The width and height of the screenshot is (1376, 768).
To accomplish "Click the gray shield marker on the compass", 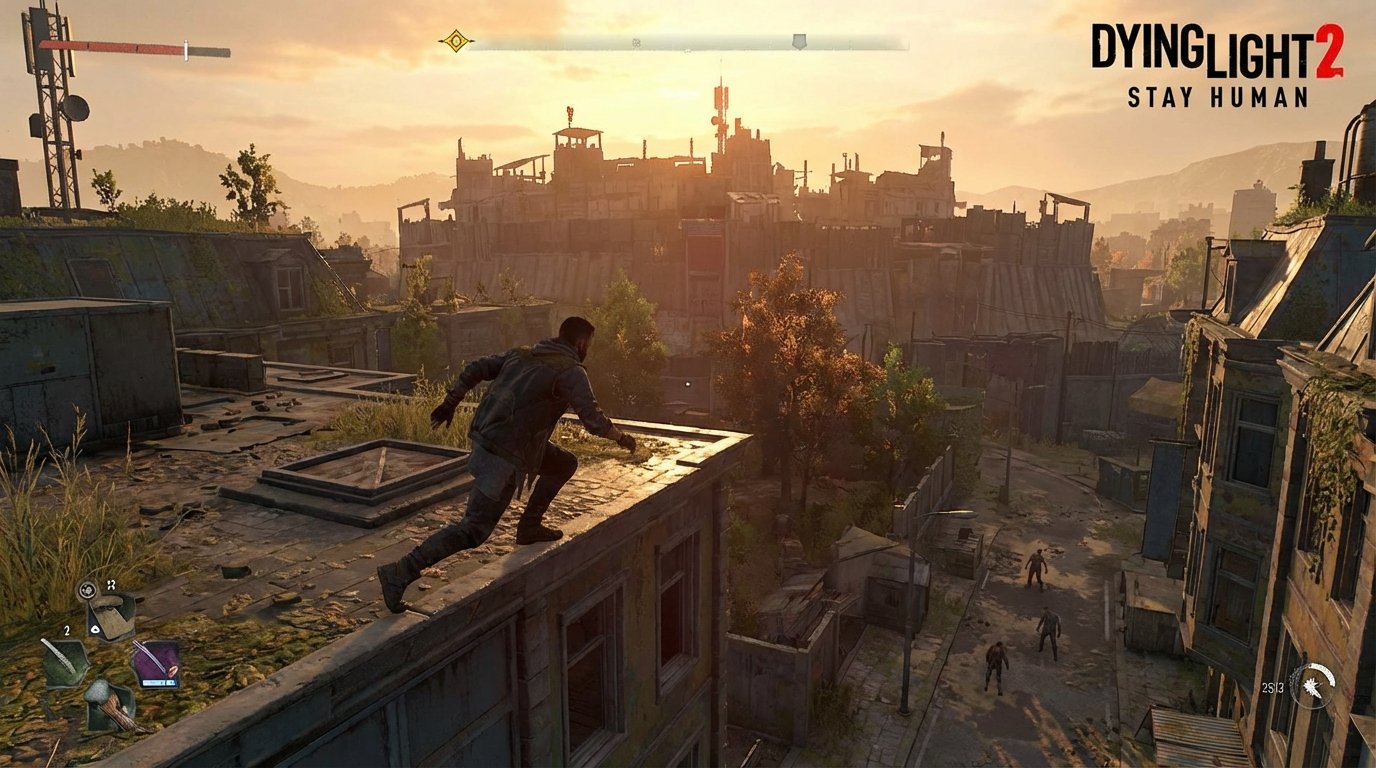I will click(x=800, y=39).
